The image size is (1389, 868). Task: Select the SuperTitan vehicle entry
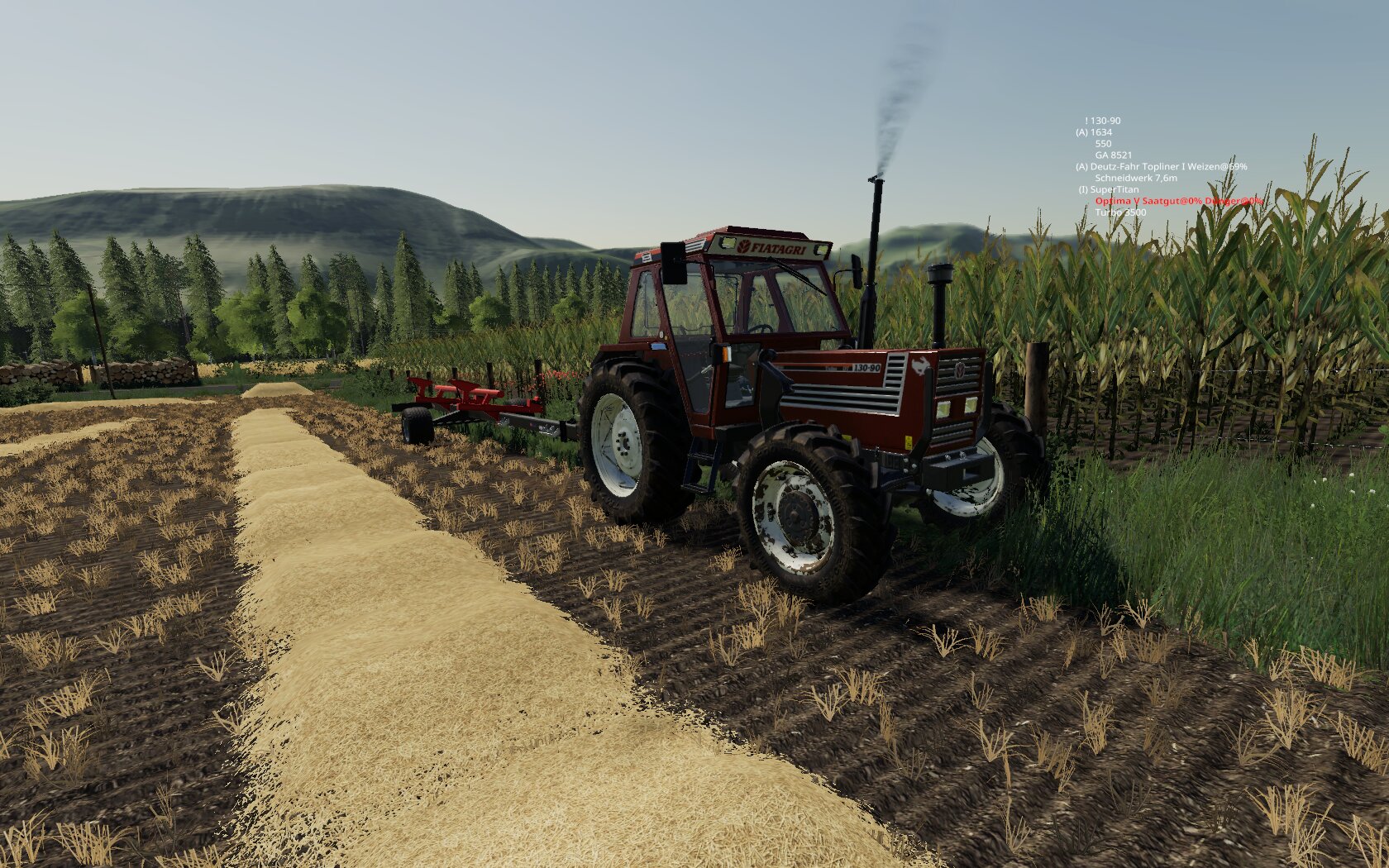click(x=1110, y=189)
